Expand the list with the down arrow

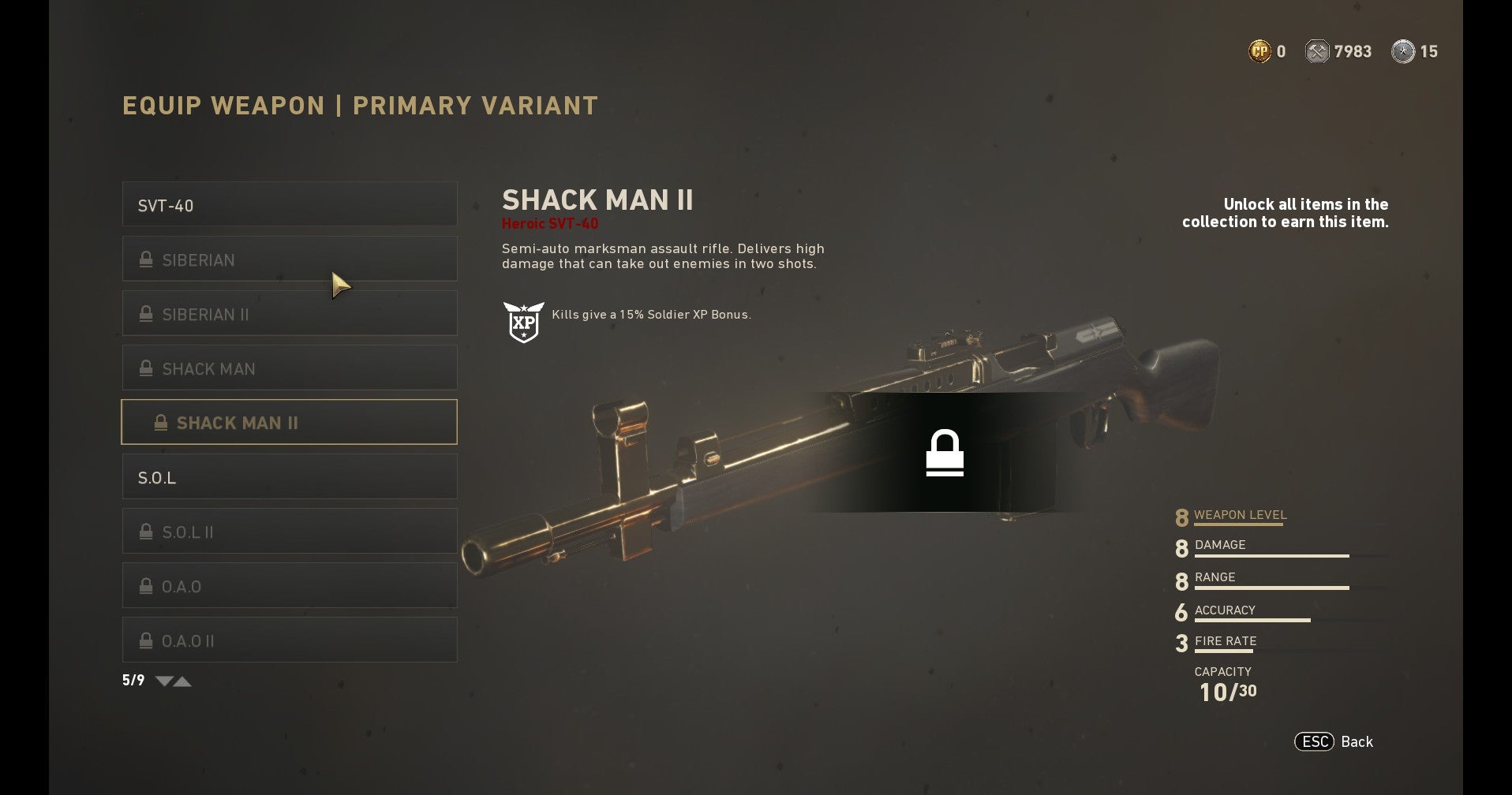163,681
